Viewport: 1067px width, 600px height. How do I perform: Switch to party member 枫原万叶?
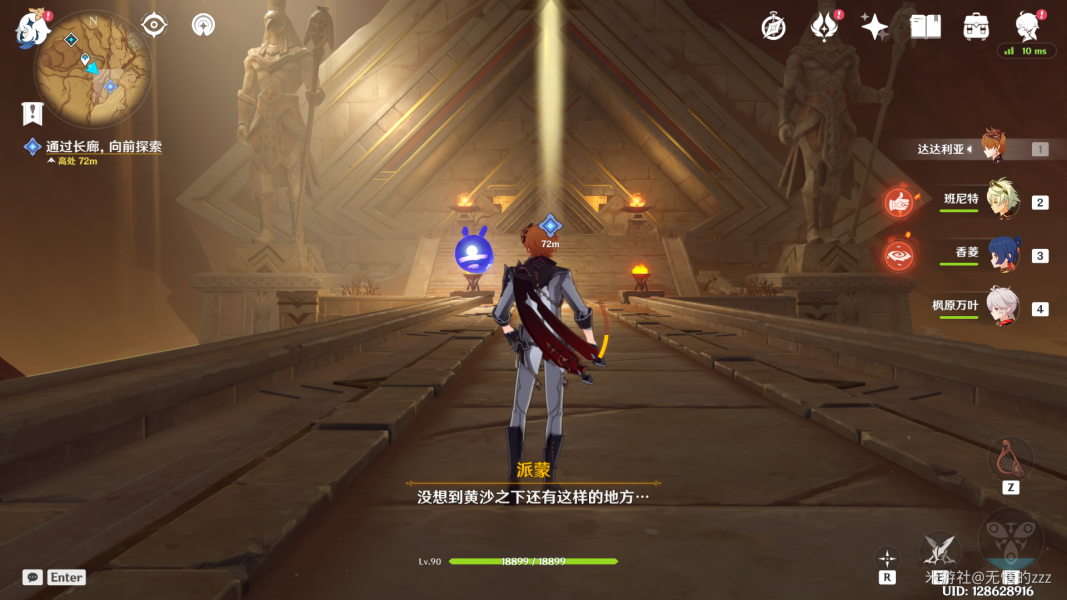pos(1002,308)
